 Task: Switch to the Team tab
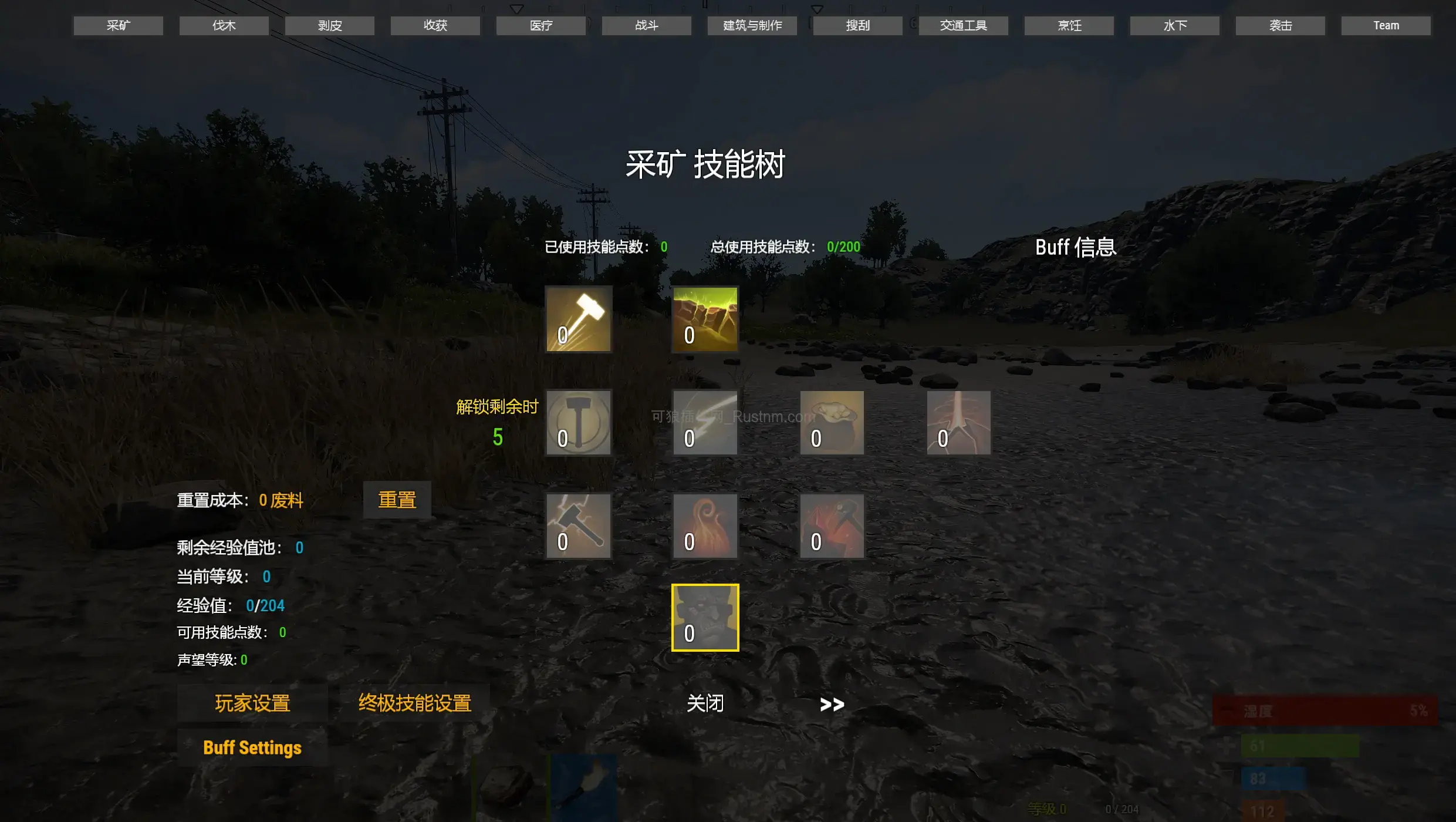coord(1386,25)
